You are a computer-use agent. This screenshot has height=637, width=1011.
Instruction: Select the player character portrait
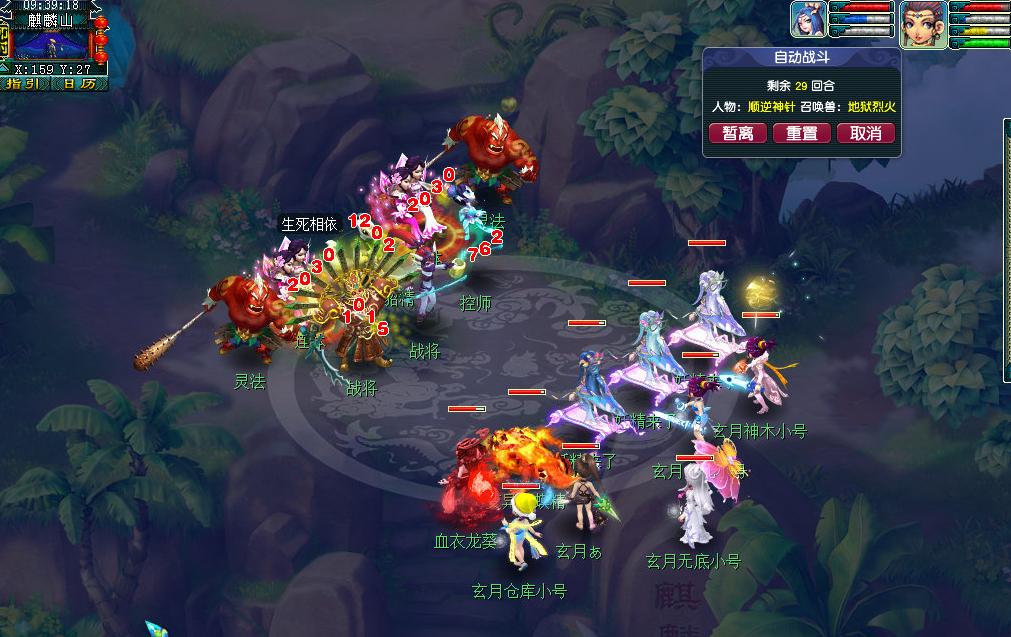(x=923, y=23)
